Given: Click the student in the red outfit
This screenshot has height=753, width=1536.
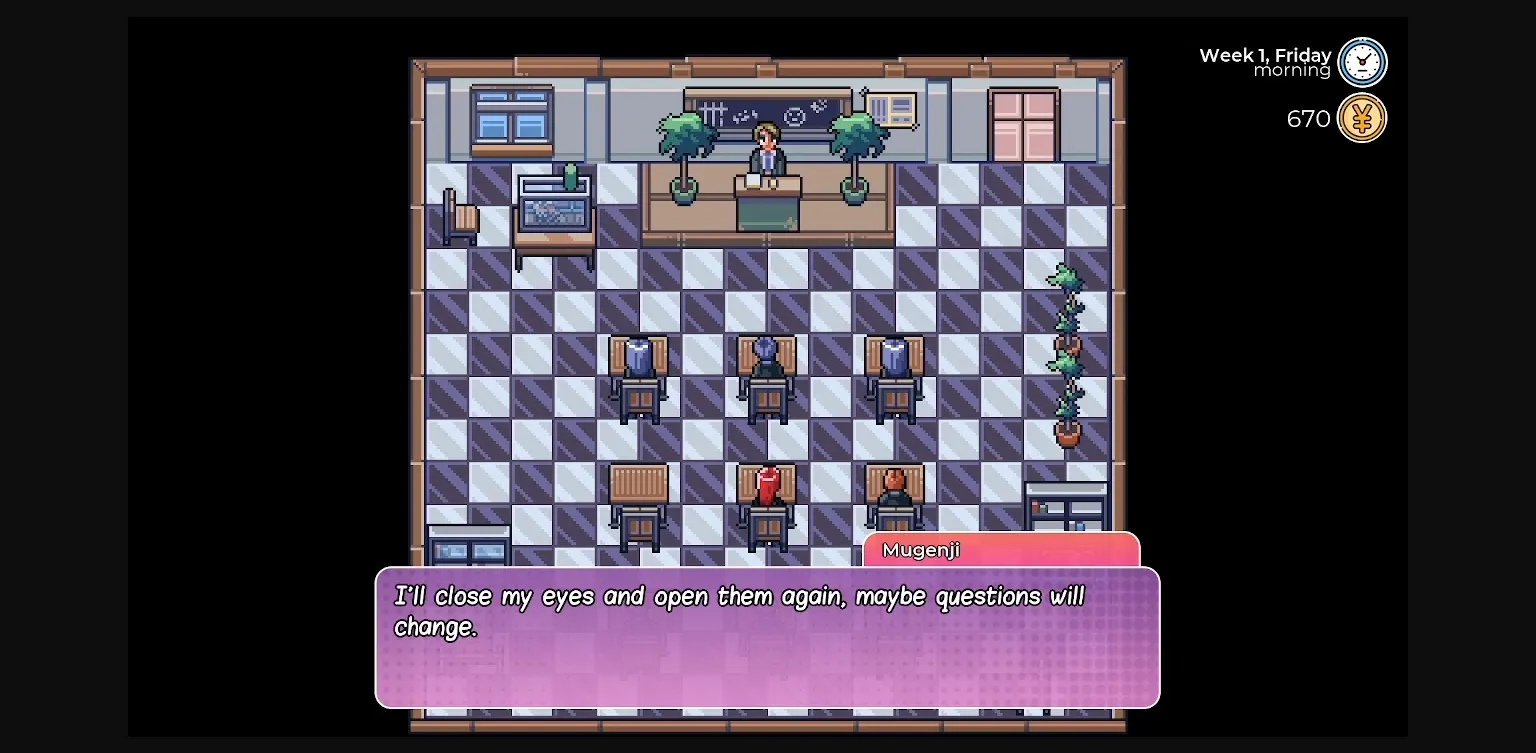Looking at the screenshot, I should tap(766, 485).
